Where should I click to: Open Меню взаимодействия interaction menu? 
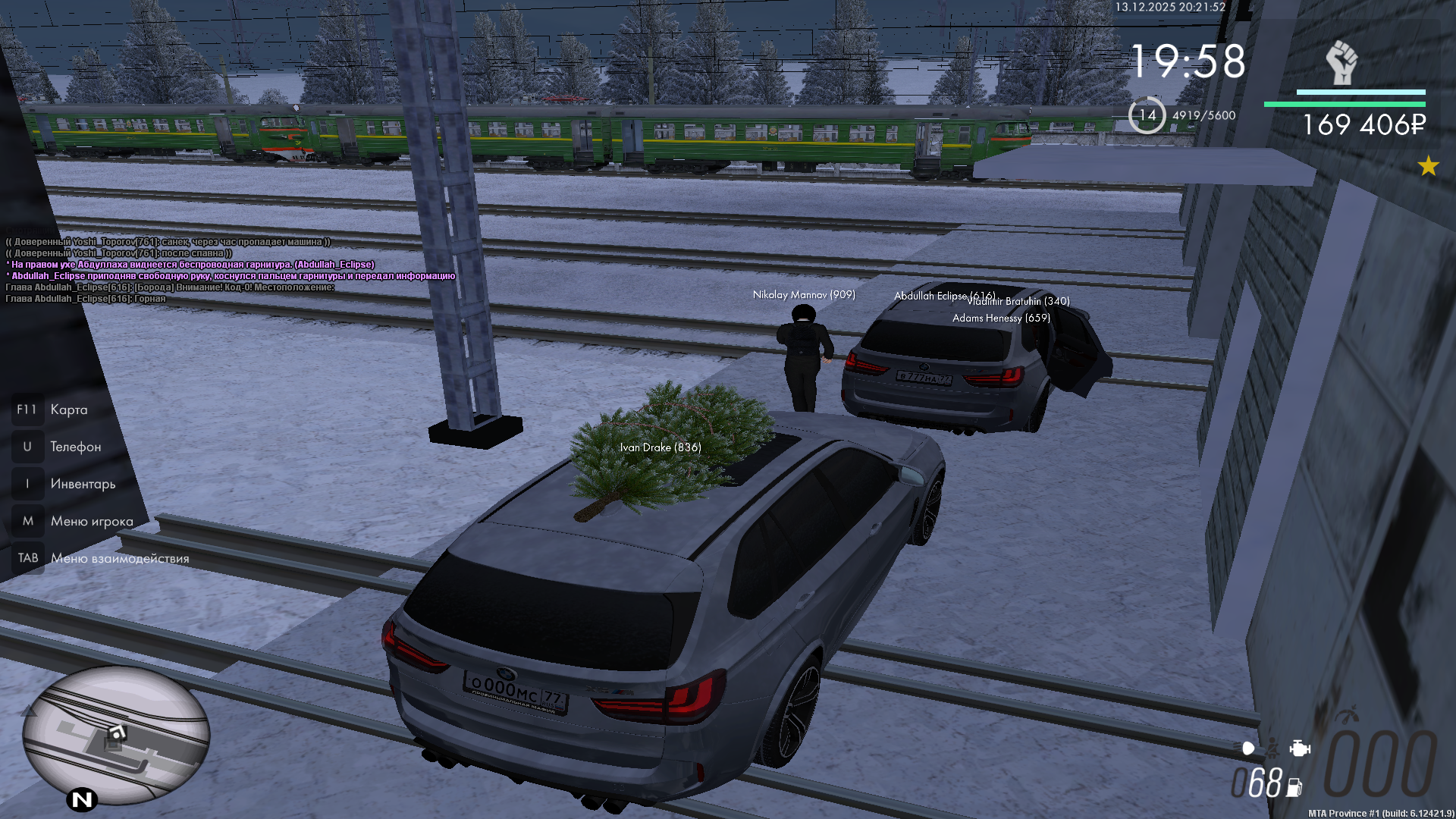pos(119,559)
